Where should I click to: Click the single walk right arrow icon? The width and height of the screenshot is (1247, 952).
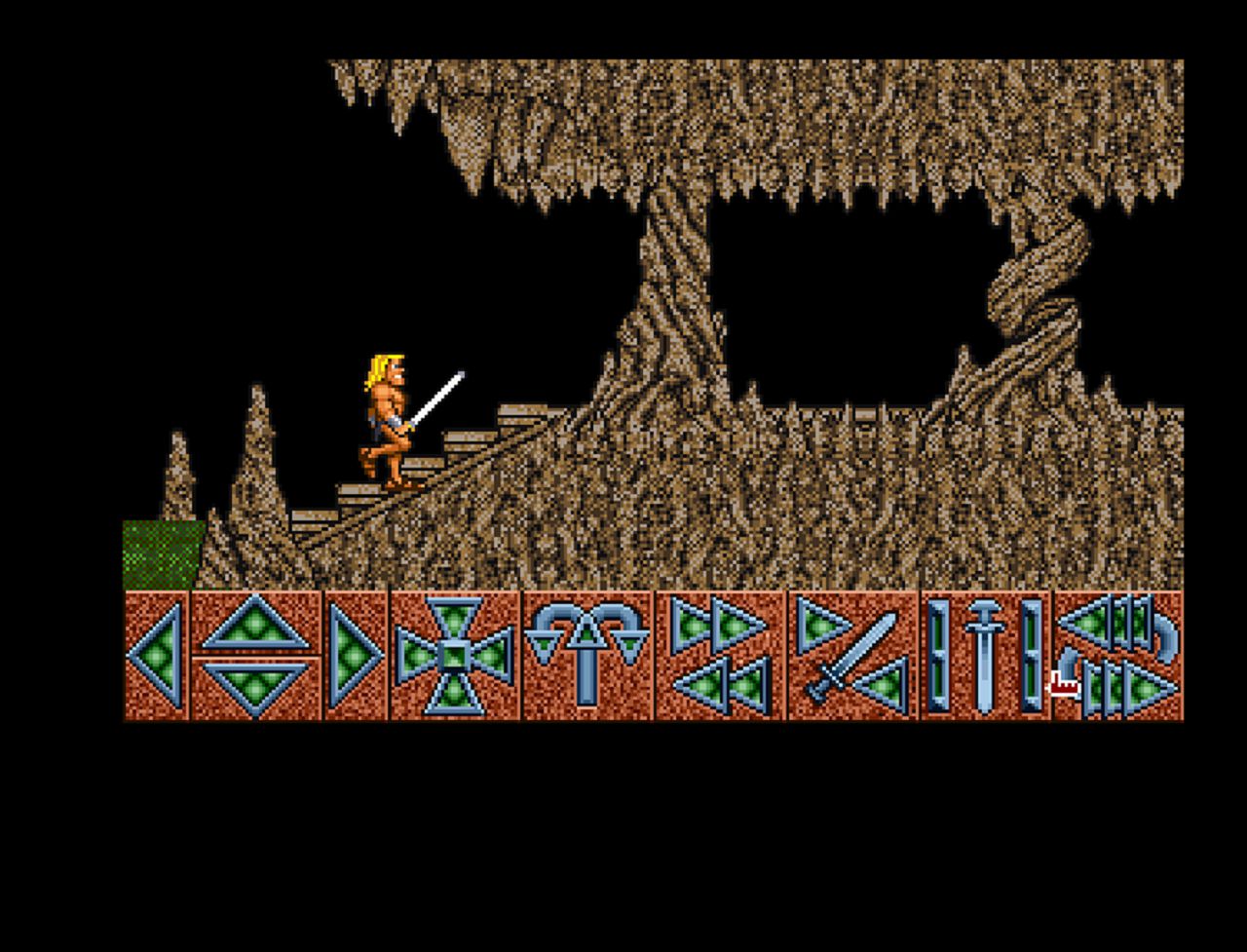coord(355,655)
